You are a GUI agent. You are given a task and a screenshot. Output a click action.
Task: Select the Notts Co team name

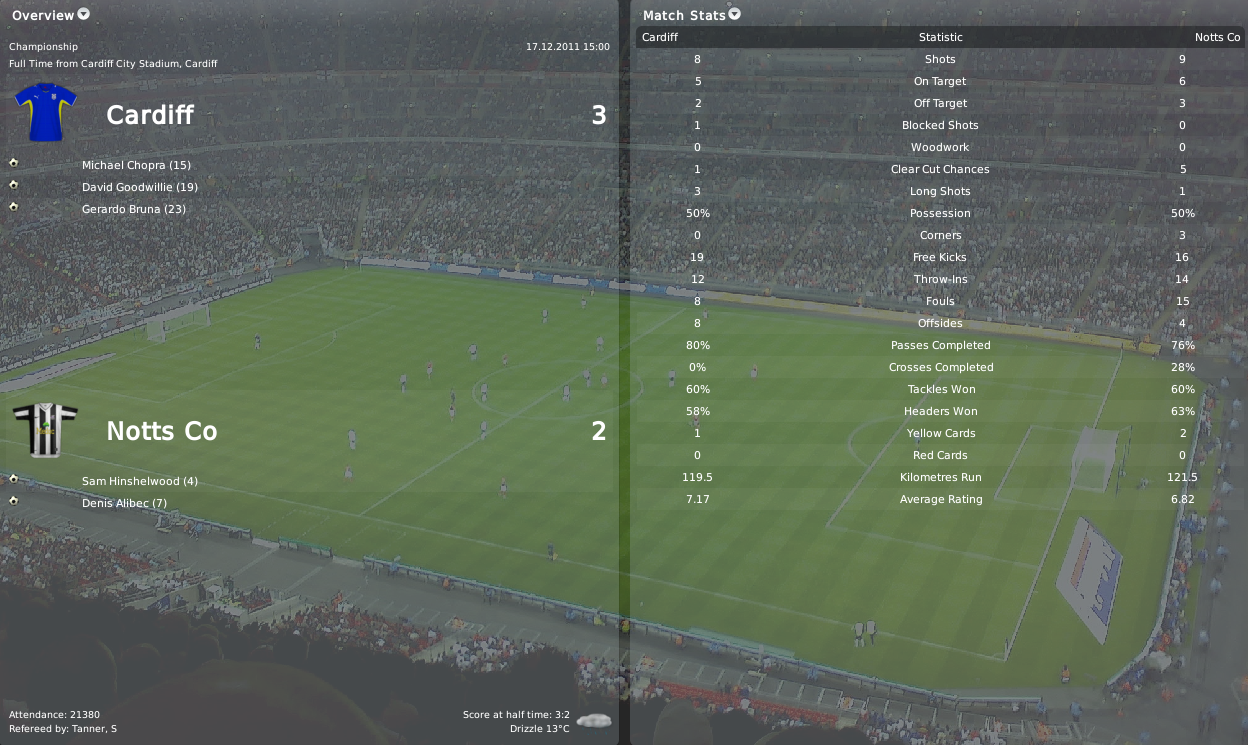point(161,431)
